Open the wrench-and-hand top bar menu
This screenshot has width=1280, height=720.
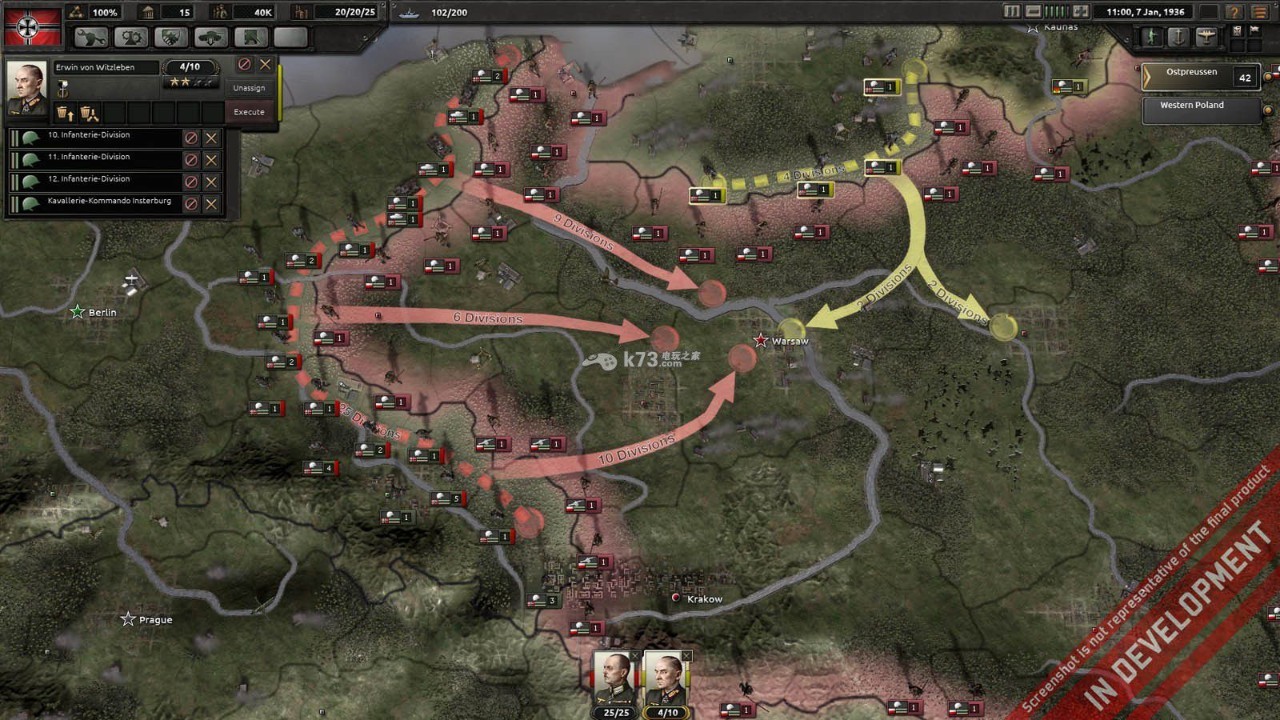click(91, 37)
